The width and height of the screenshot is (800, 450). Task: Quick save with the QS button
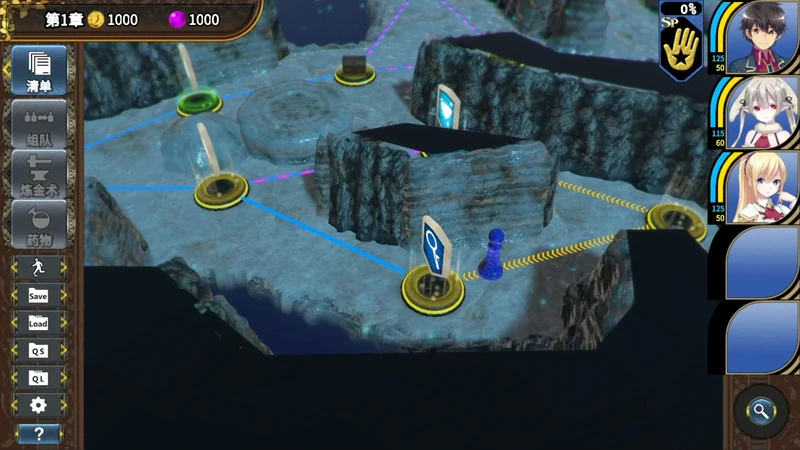(x=38, y=351)
